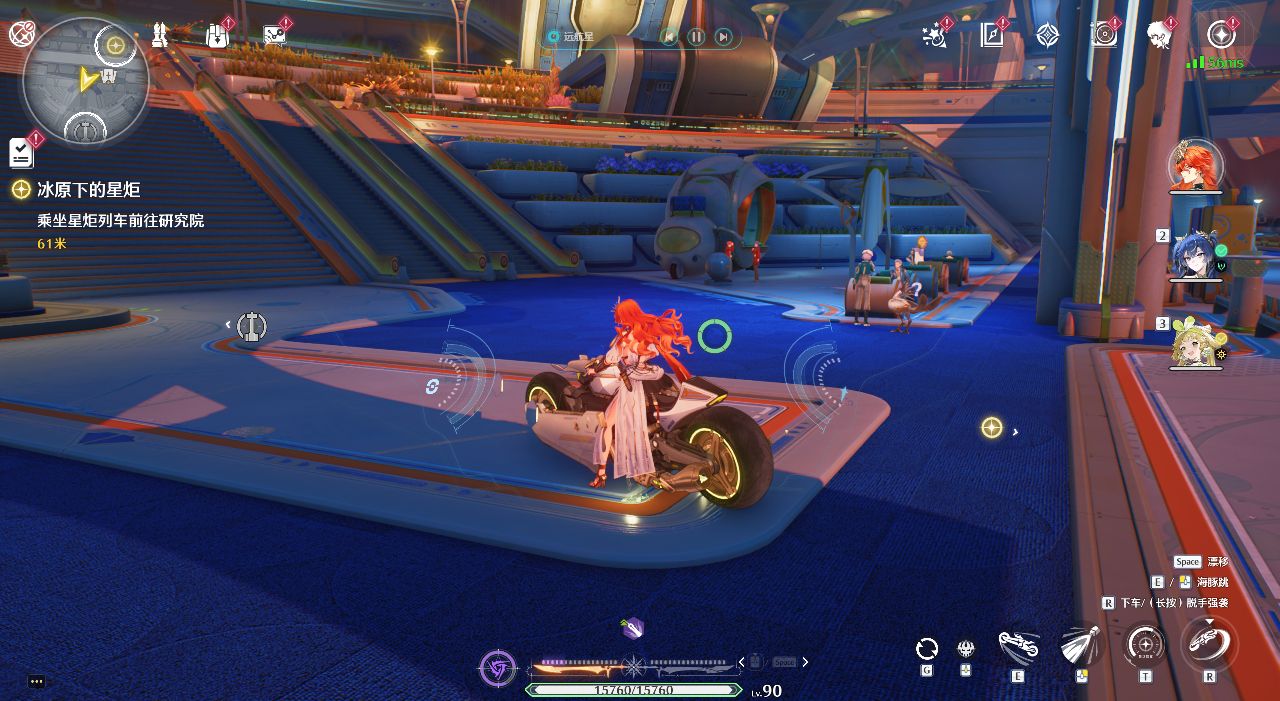Switch to the blue-haired party member
Image resolution: width=1280 pixels, height=701 pixels.
point(1196,257)
